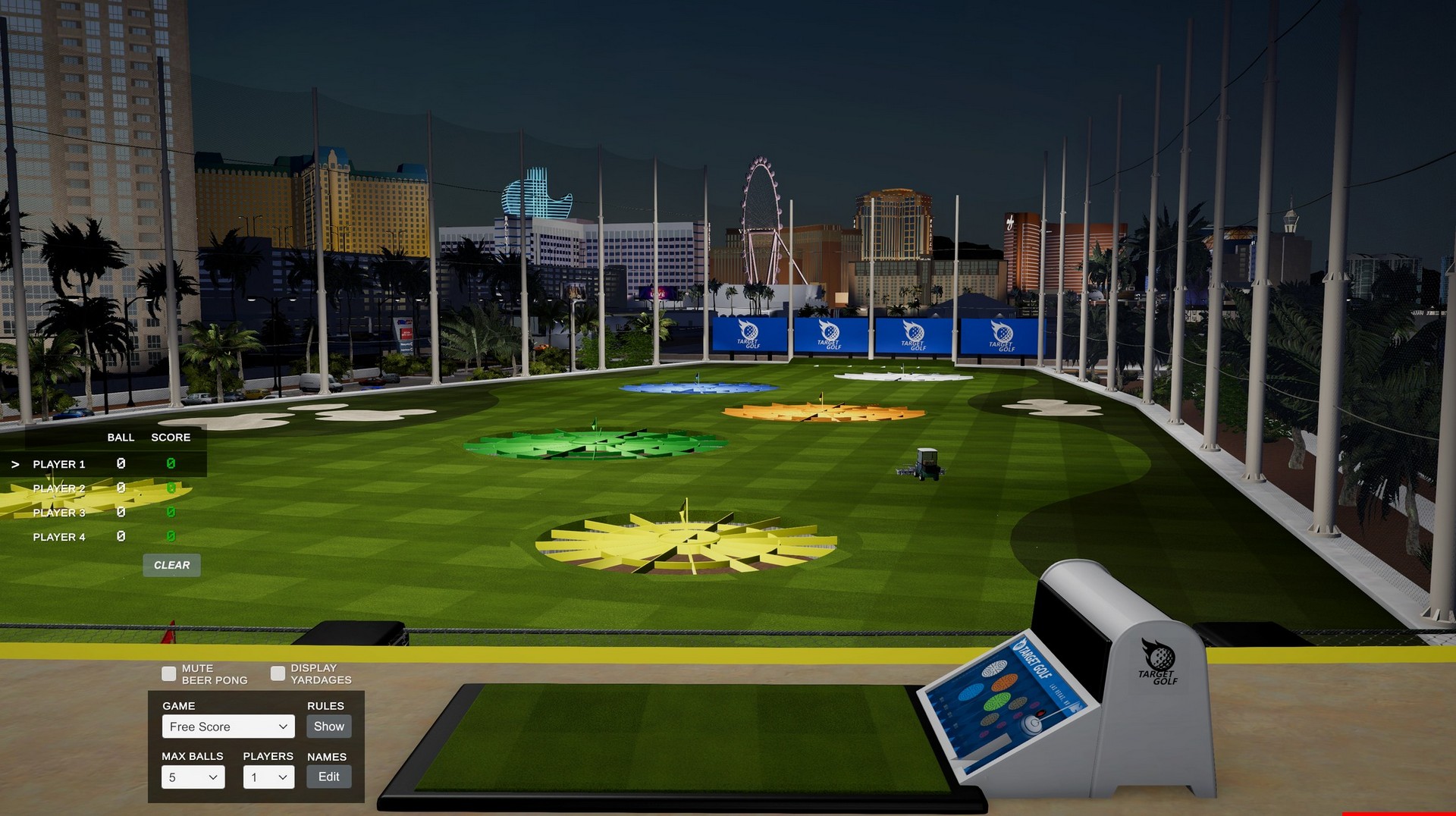Click the trackball control on the kiosk

1031,723
